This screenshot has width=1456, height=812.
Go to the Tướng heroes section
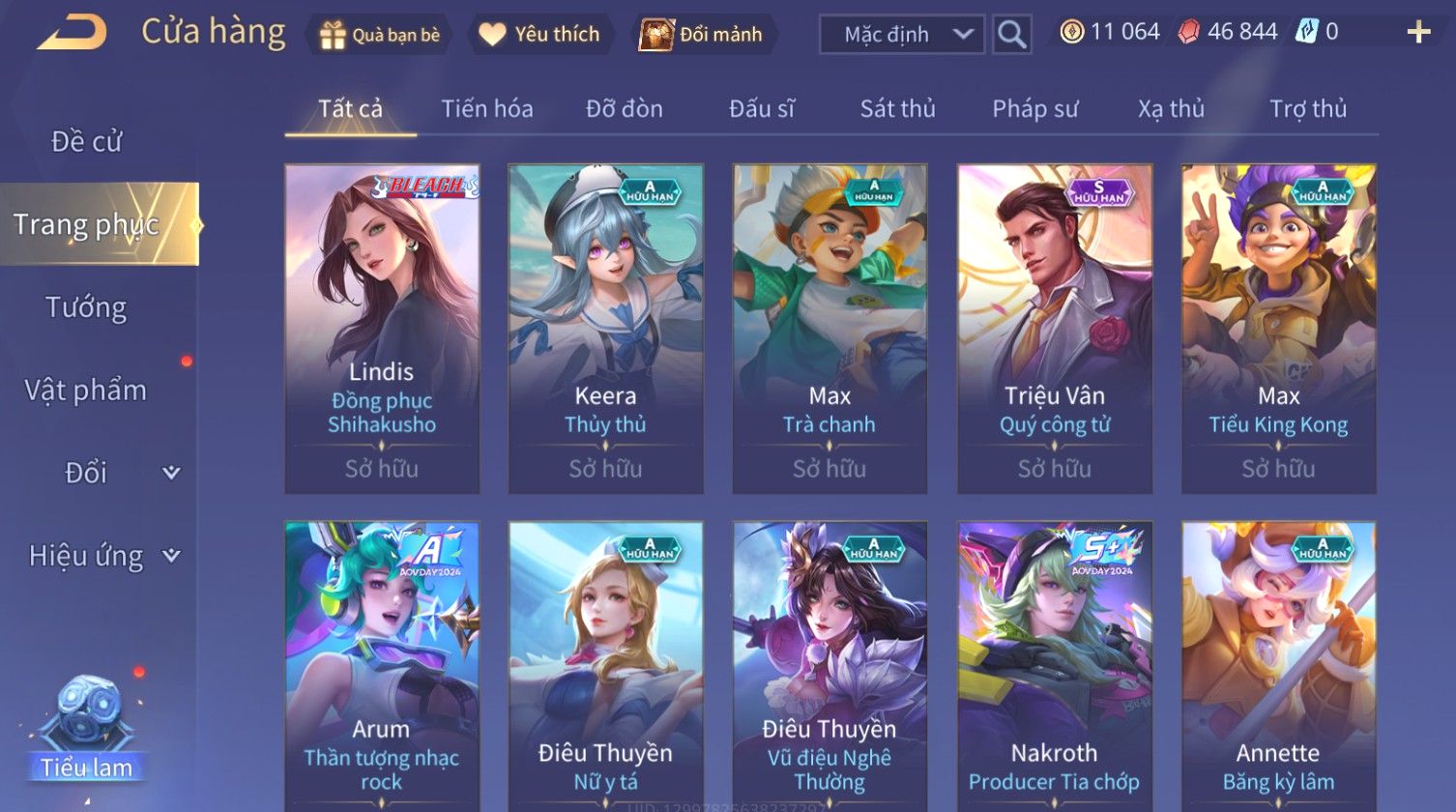[x=86, y=307]
